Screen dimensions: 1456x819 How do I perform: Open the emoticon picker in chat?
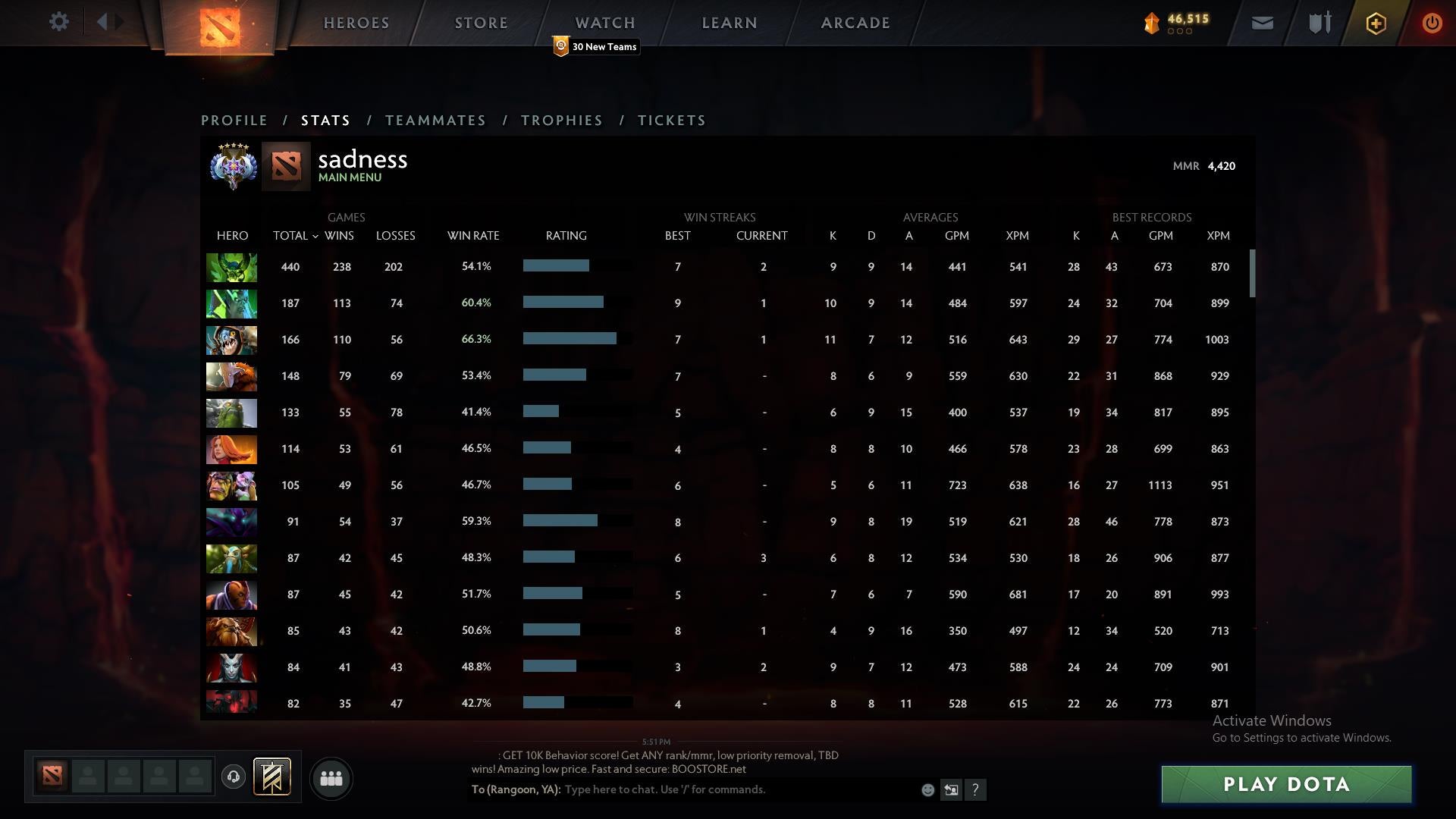tap(927, 789)
